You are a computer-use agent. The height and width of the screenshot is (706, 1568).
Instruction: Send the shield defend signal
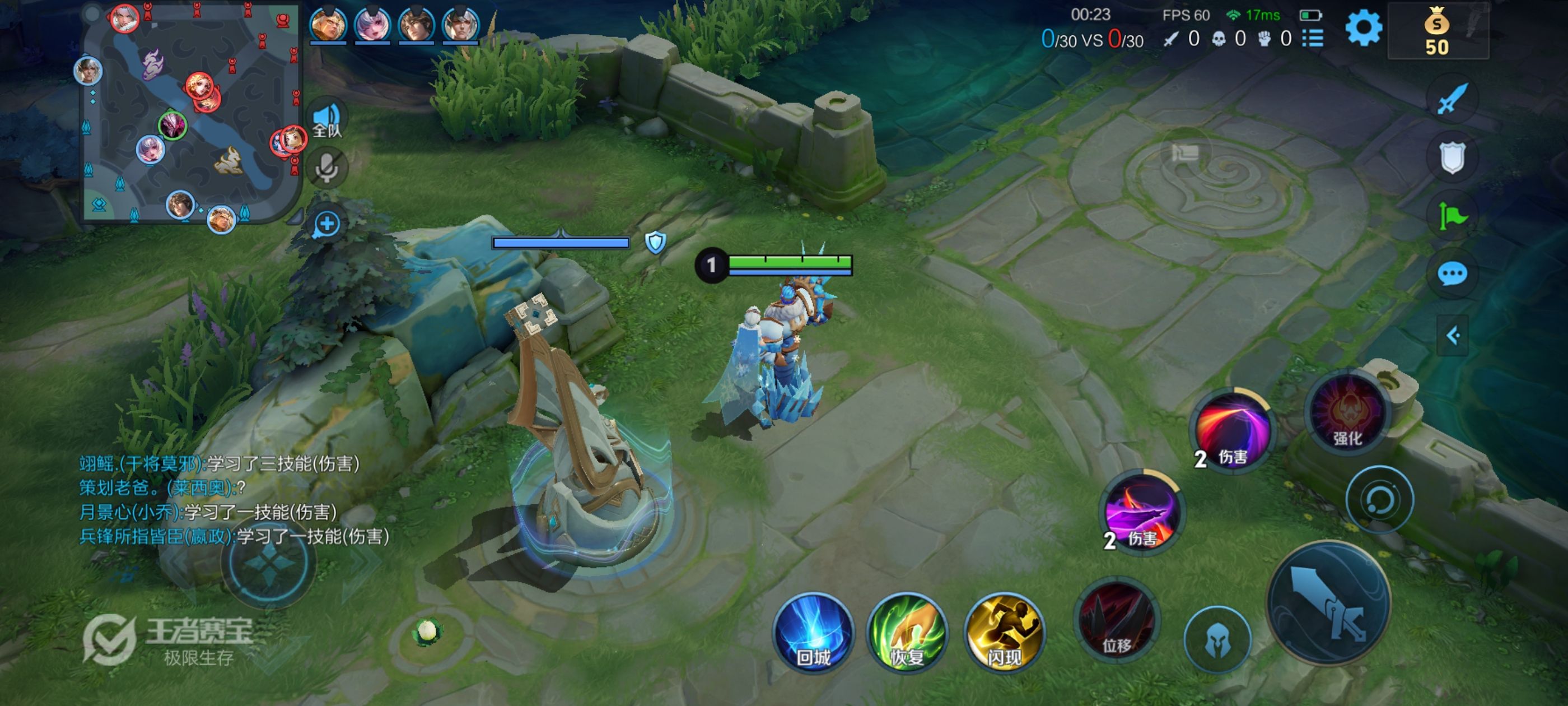click(1452, 158)
